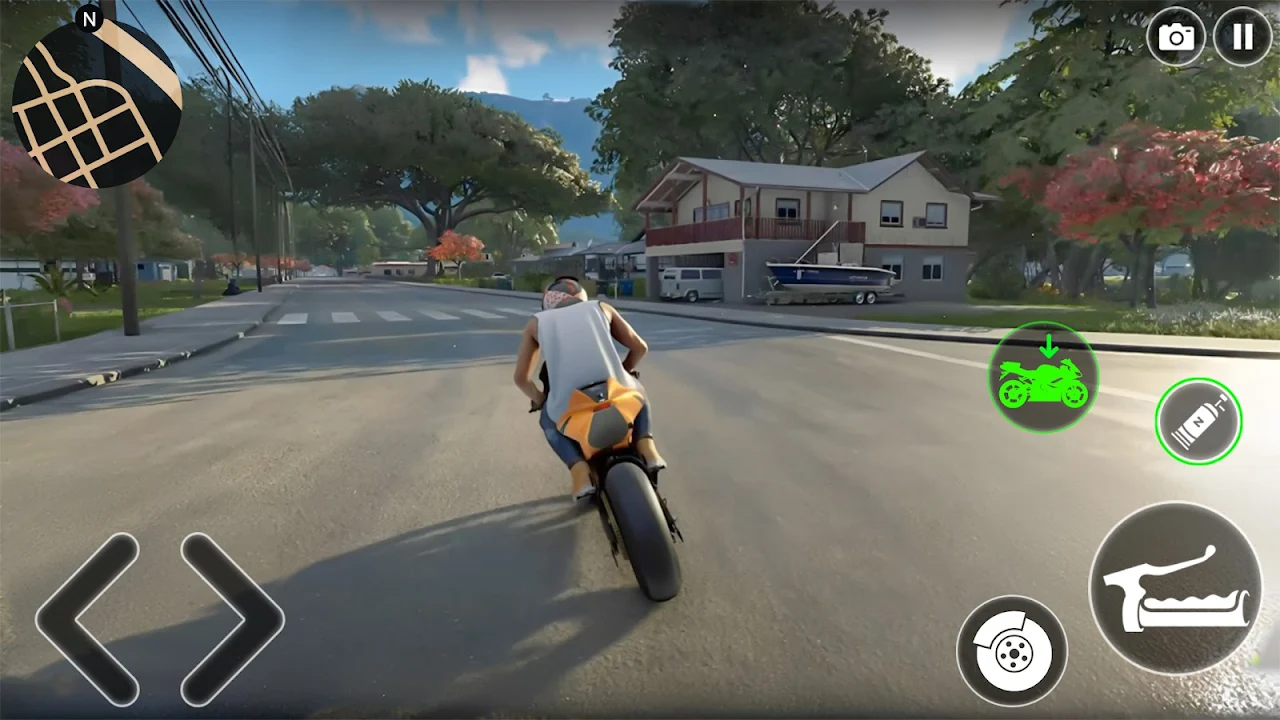Steer left with the left arrow
This screenshot has width=1280, height=720.
pos(88,619)
